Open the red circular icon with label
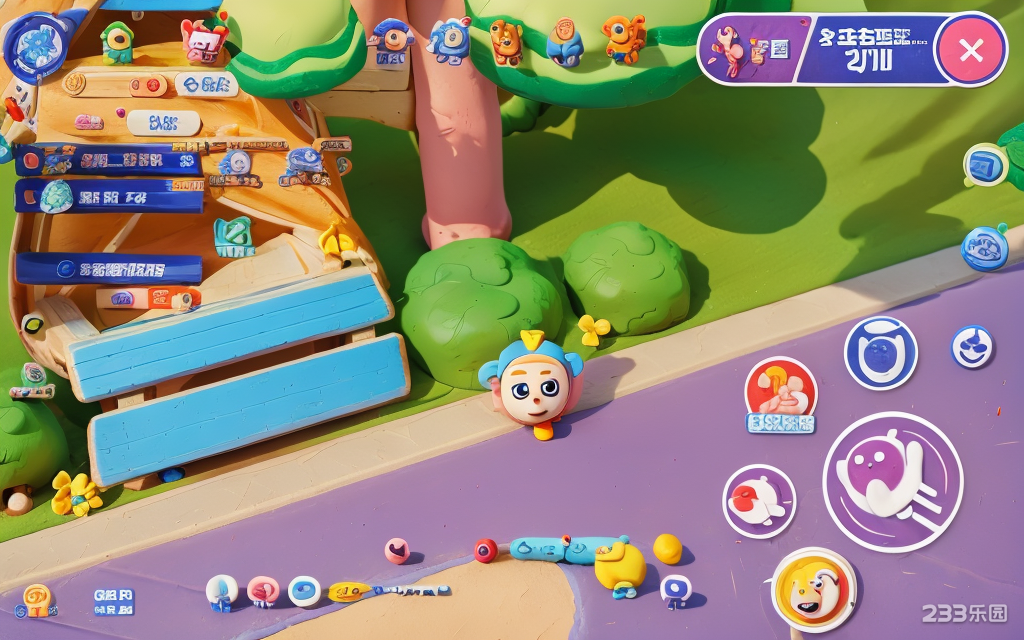The image size is (1024, 640). 781,390
